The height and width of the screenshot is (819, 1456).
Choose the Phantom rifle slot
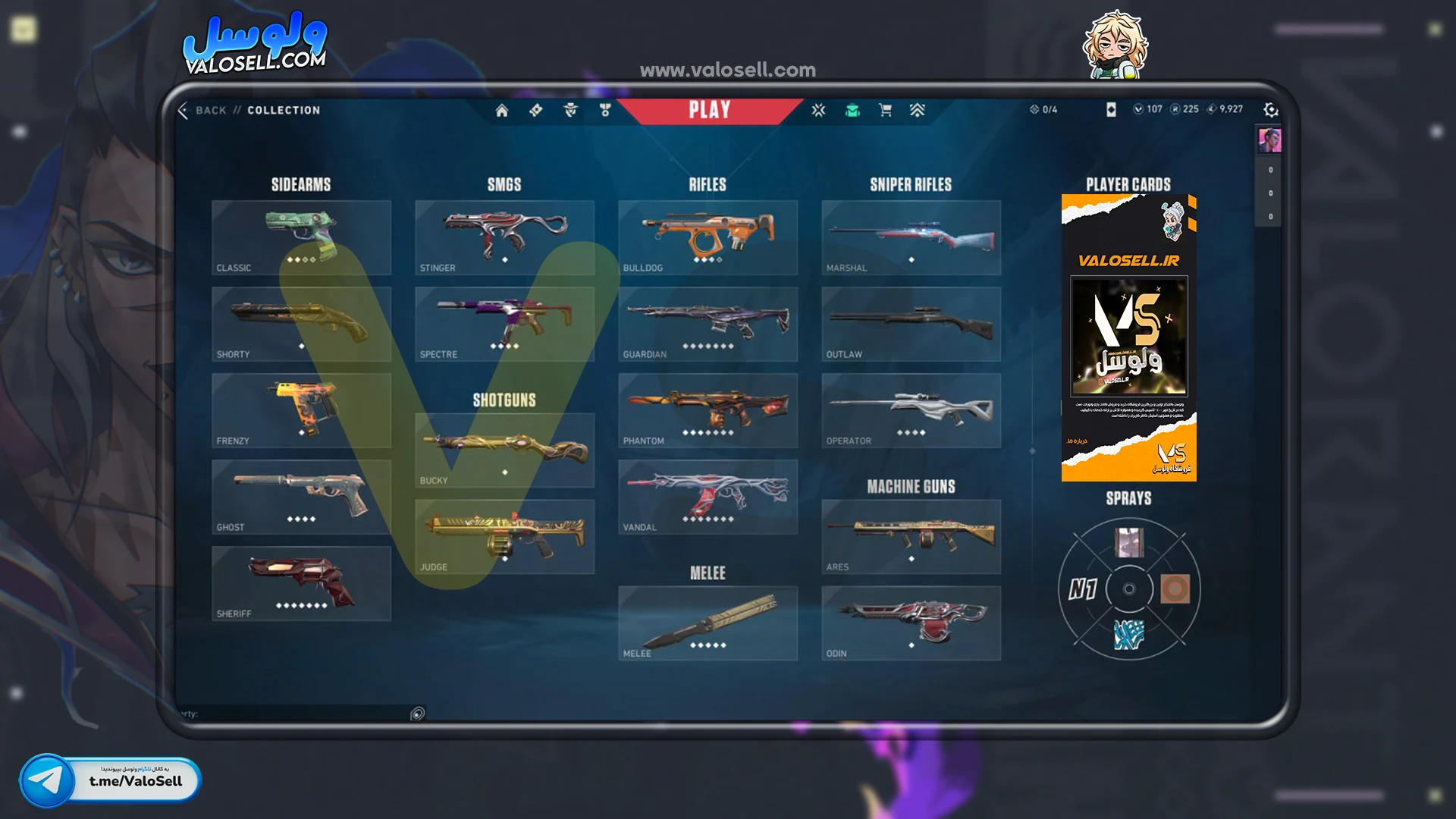click(708, 410)
